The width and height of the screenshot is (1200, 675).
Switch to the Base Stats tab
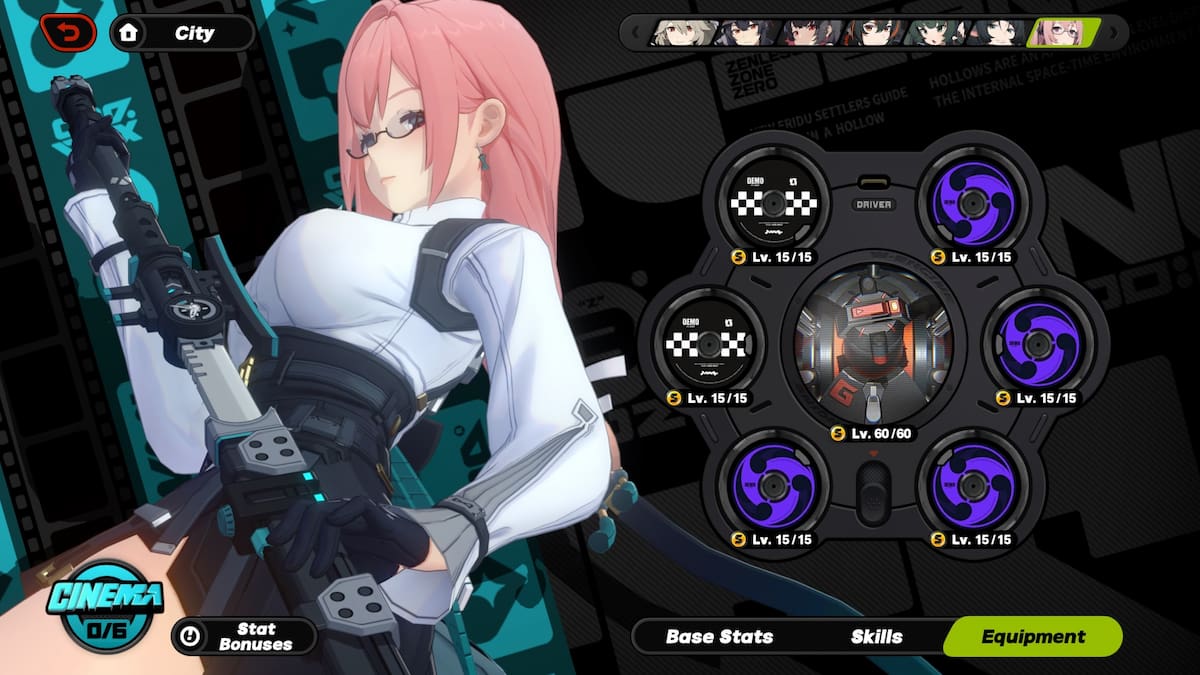[719, 636]
